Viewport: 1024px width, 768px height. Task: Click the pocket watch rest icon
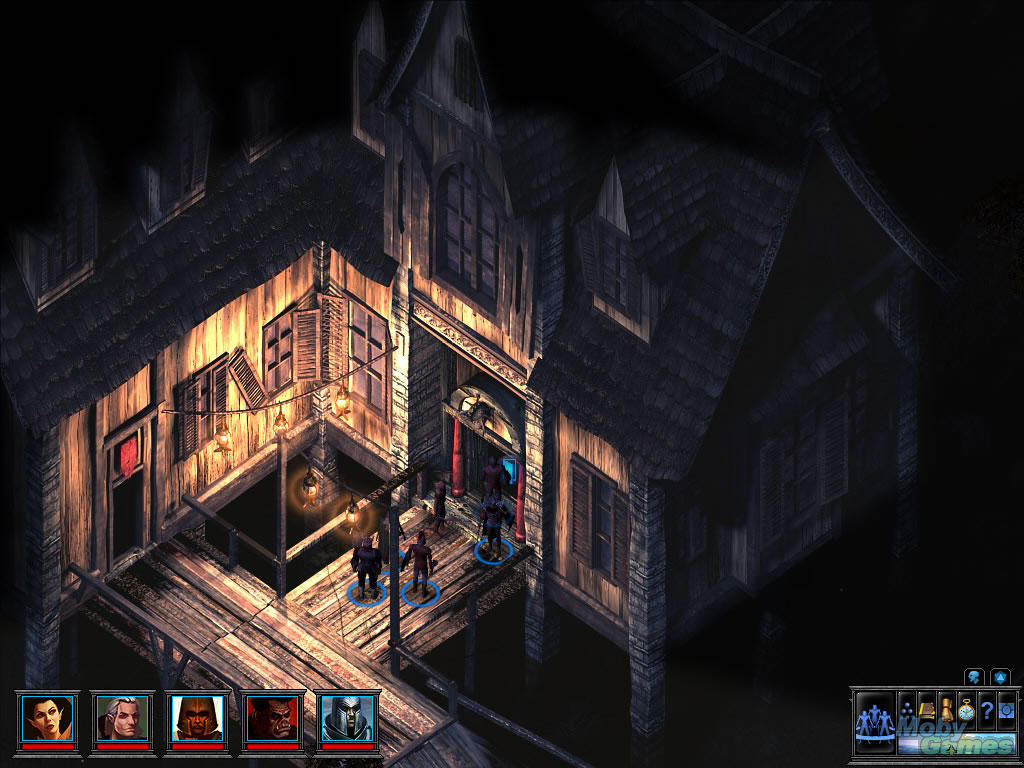click(966, 707)
